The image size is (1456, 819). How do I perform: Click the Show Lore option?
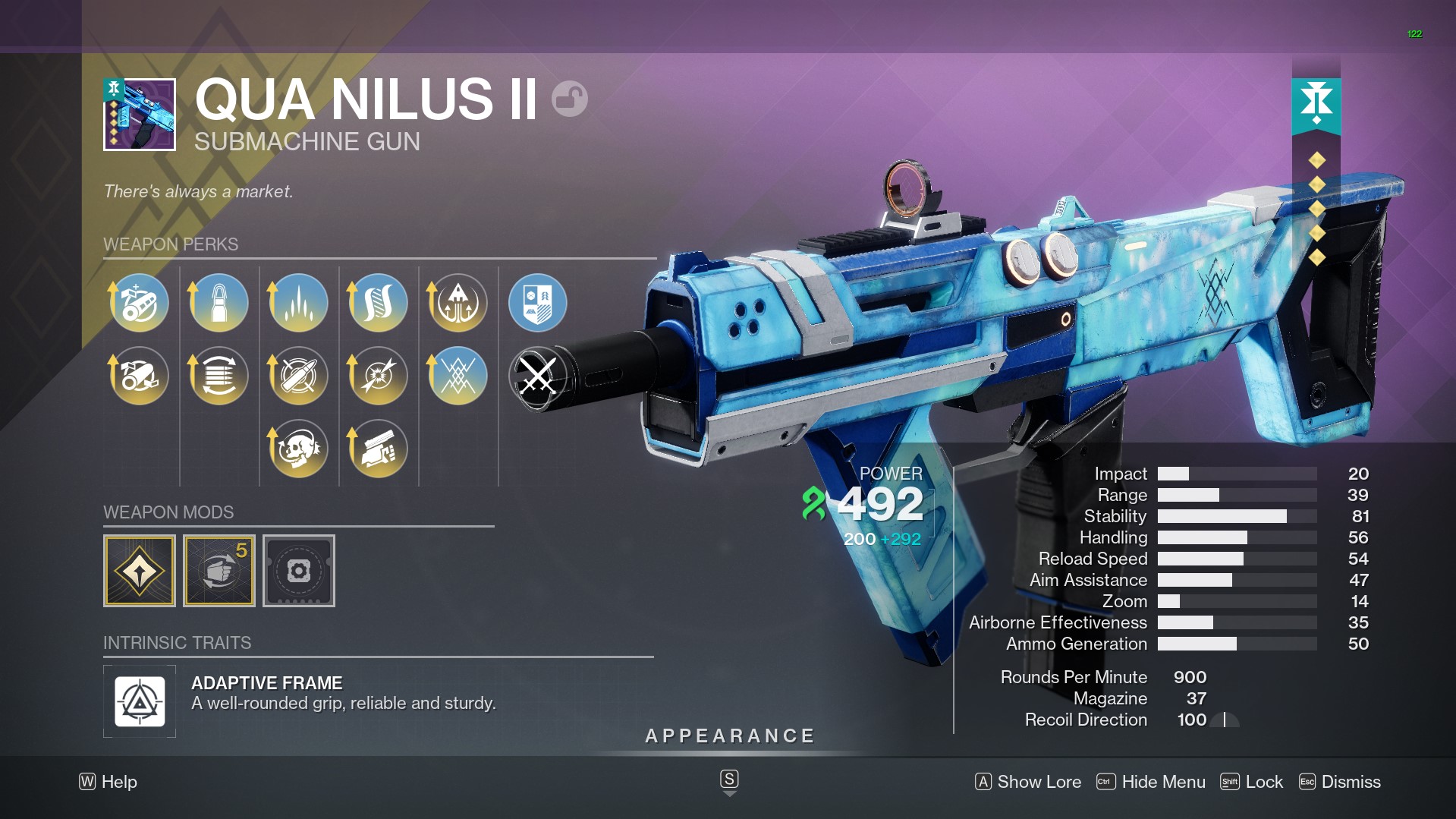click(1028, 782)
